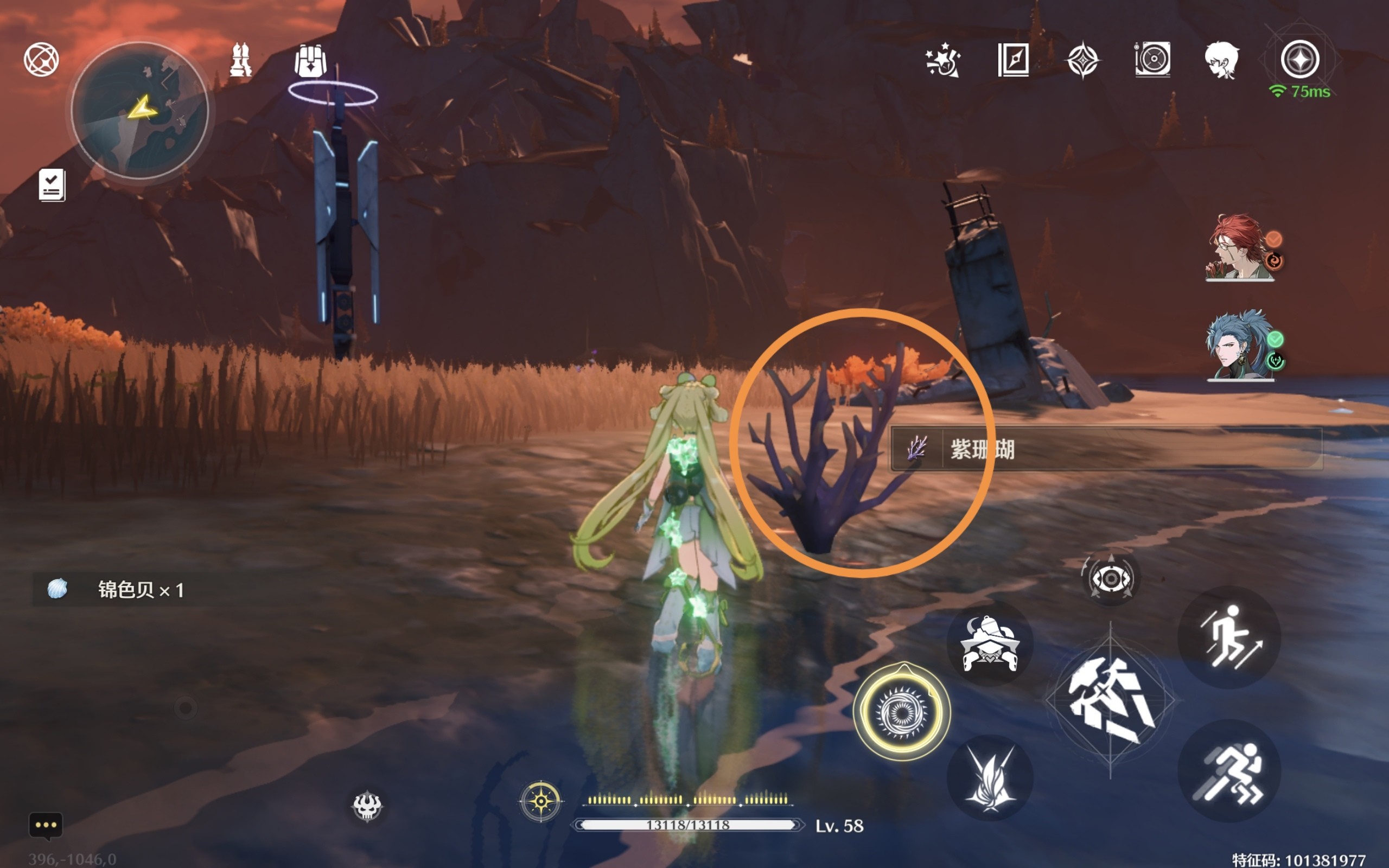
Task: Open the compass guidebook icon
Action: coord(1013,59)
